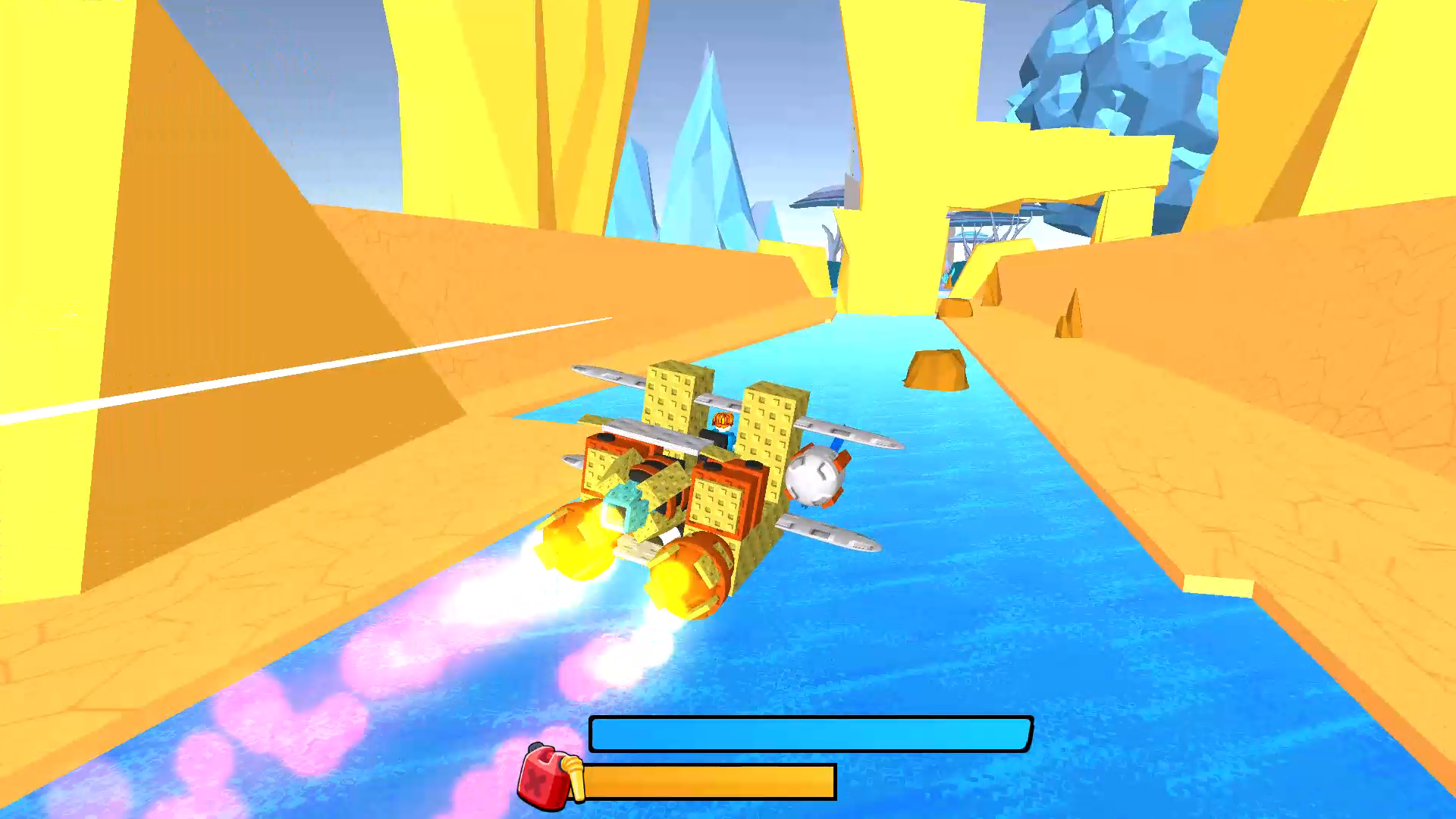Click the white soccer-ball balloon on the plane
The image size is (1456, 819).
coord(814,476)
